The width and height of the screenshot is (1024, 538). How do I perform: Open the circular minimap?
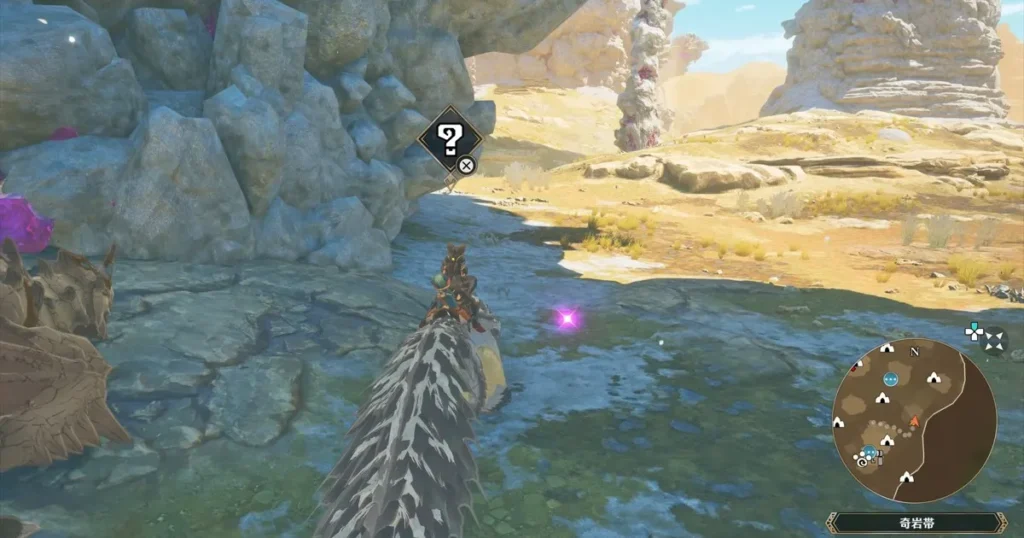914,420
